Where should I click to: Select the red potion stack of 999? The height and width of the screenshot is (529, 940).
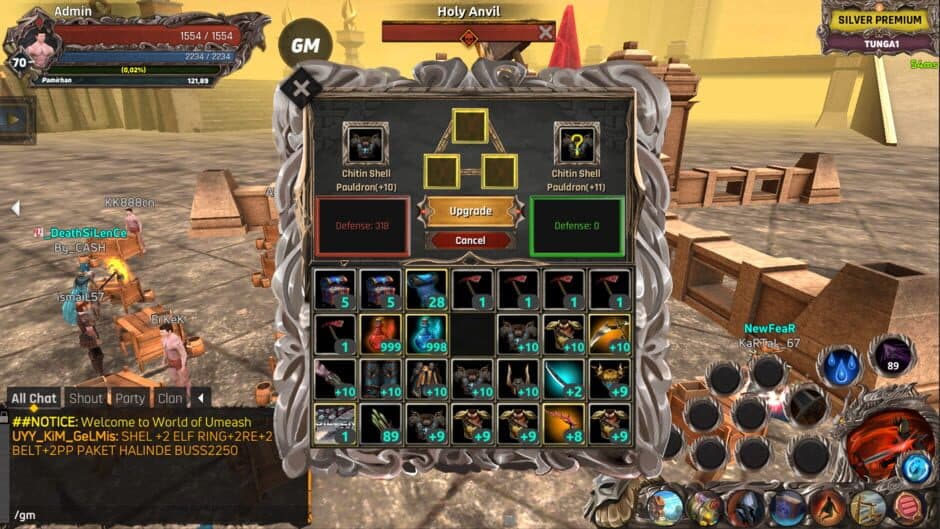click(x=380, y=334)
